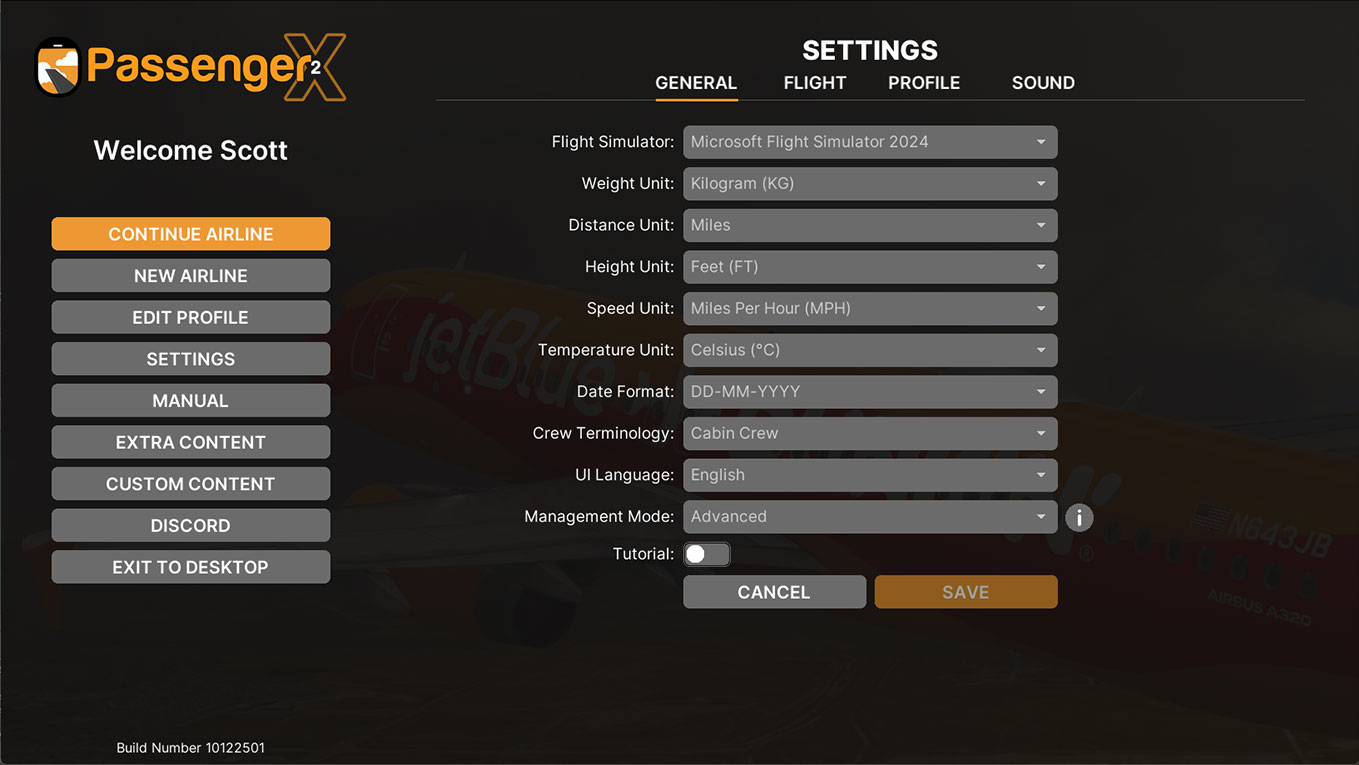Switch to the Flight settings tab
Viewport: 1359px width, 765px height.
pyautogui.click(x=814, y=83)
